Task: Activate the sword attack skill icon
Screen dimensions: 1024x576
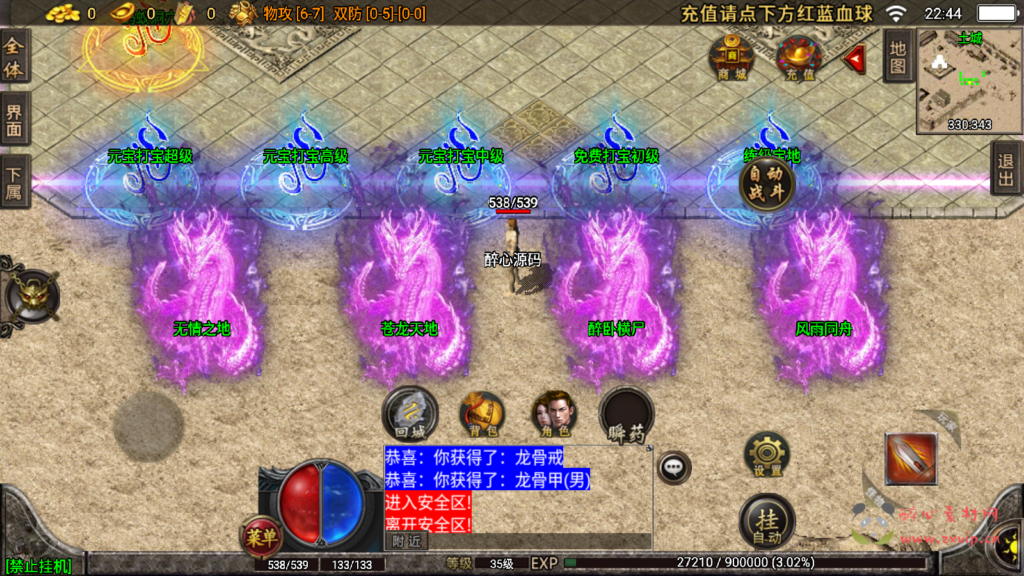Action: 910,458
